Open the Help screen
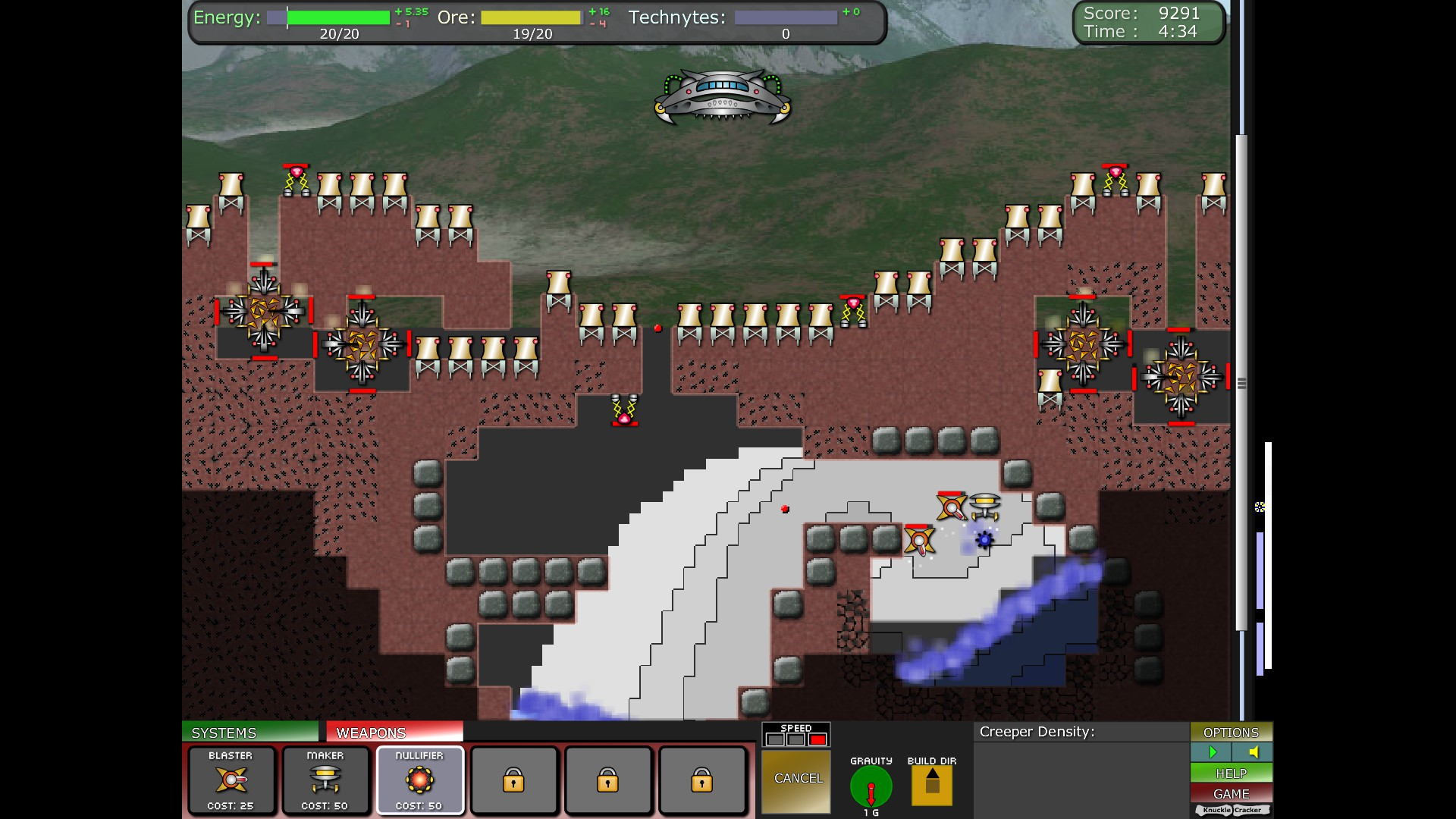The height and width of the screenshot is (819, 1456). (1231, 773)
